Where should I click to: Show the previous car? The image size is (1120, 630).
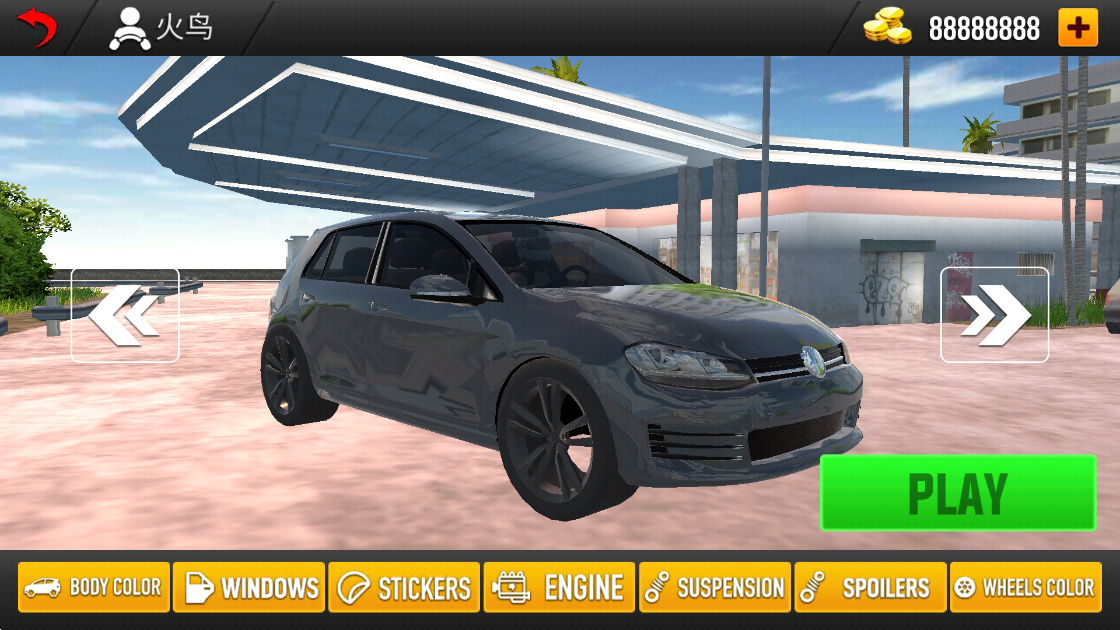tap(125, 315)
